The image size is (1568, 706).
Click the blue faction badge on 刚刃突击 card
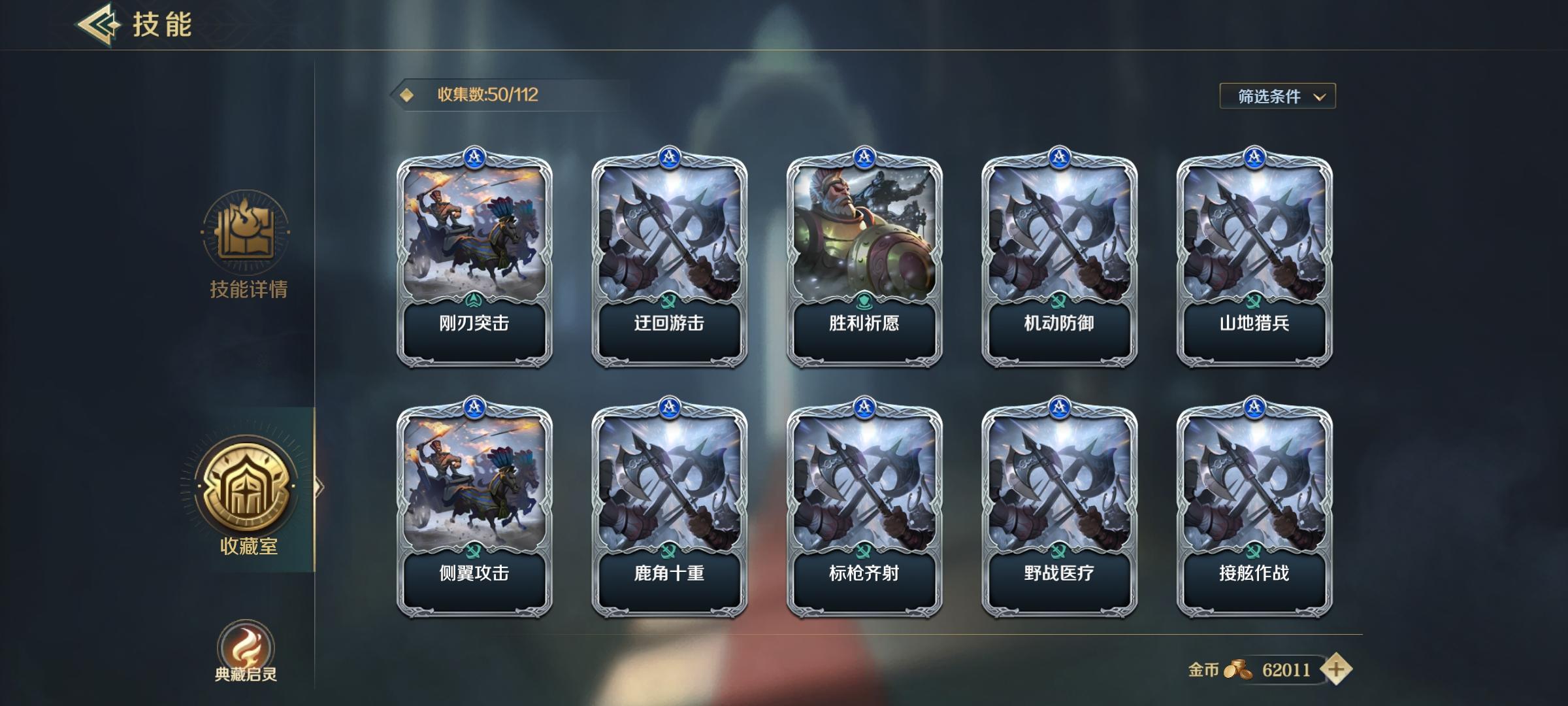[475, 156]
